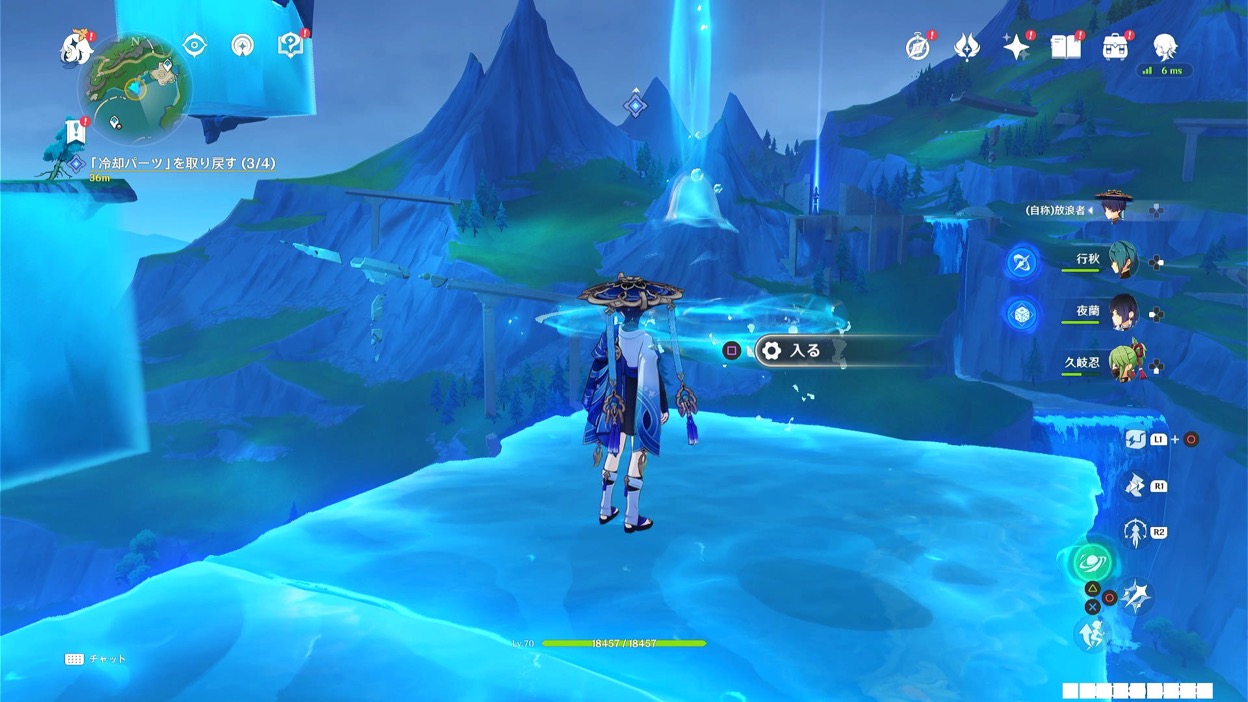Open the character screen silhouette icon
Screen dimensions: 1248x702
[x=1164, y=46]
